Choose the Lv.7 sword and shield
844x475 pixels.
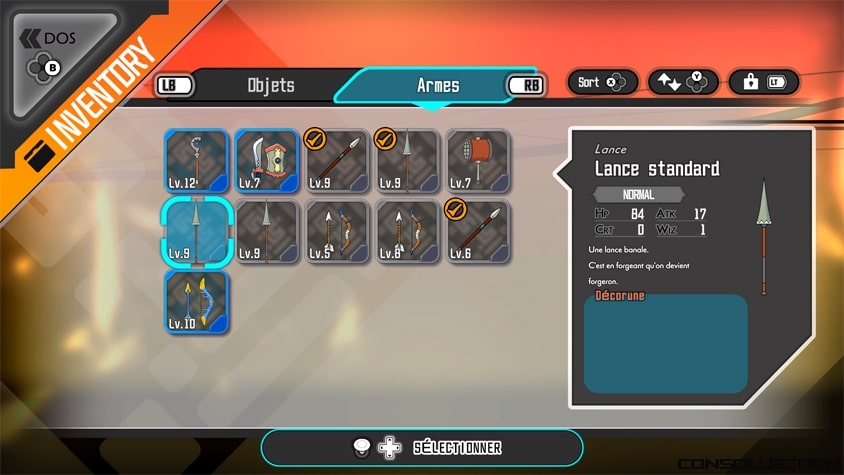point(267,161)
